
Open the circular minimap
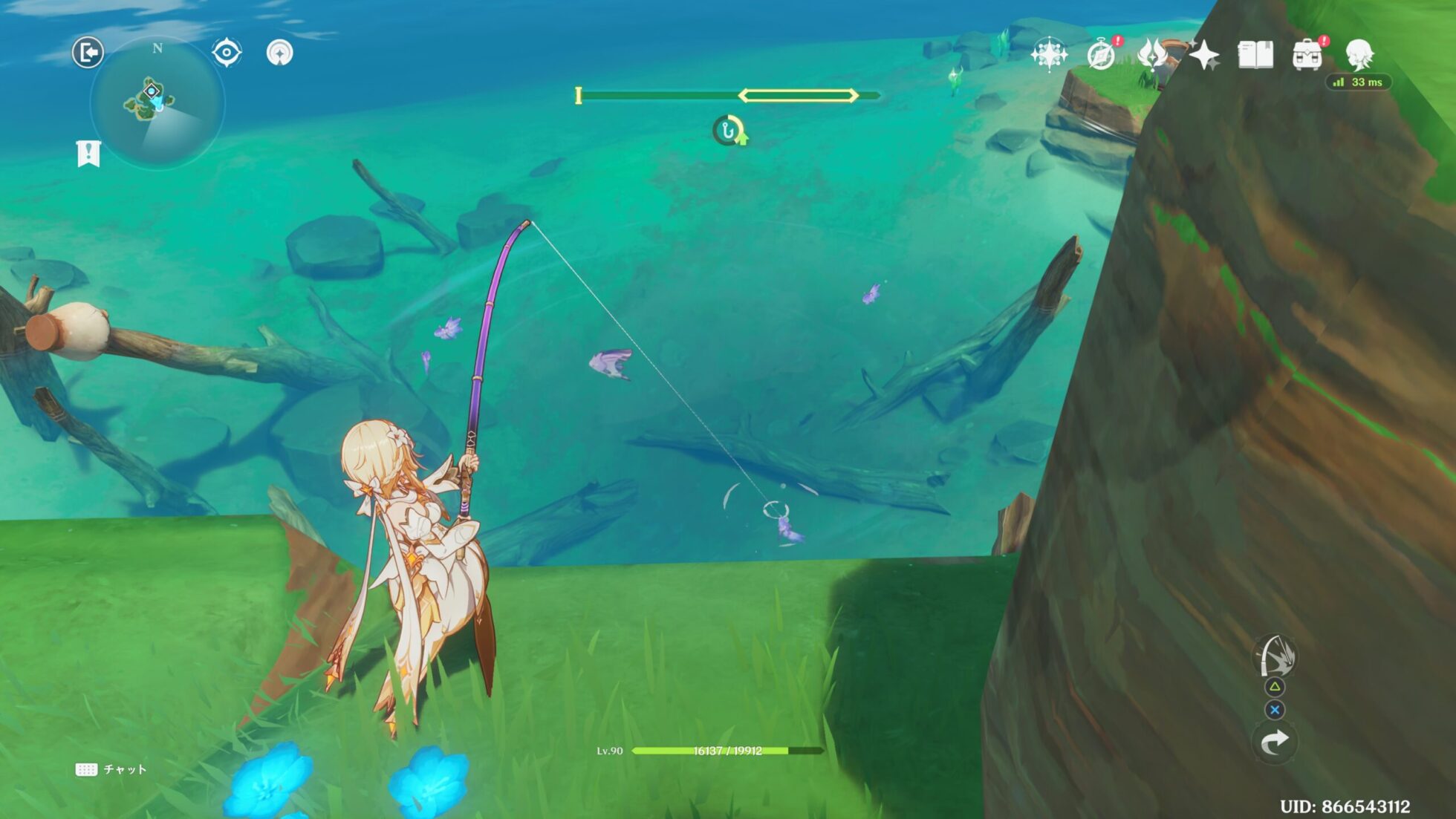click(x=157, y=102)
